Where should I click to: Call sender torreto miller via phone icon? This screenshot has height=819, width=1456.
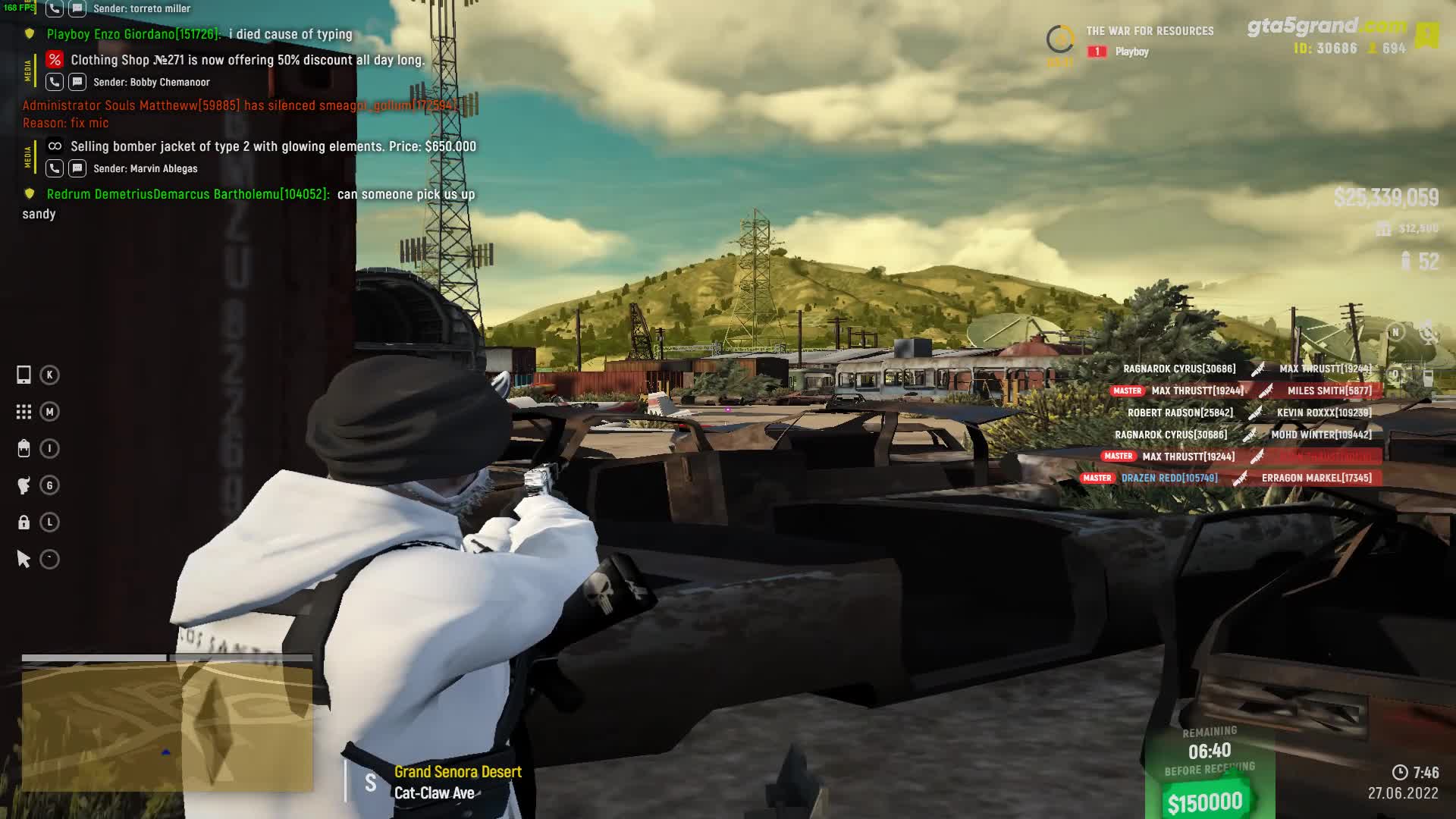[x=55, y=8]
